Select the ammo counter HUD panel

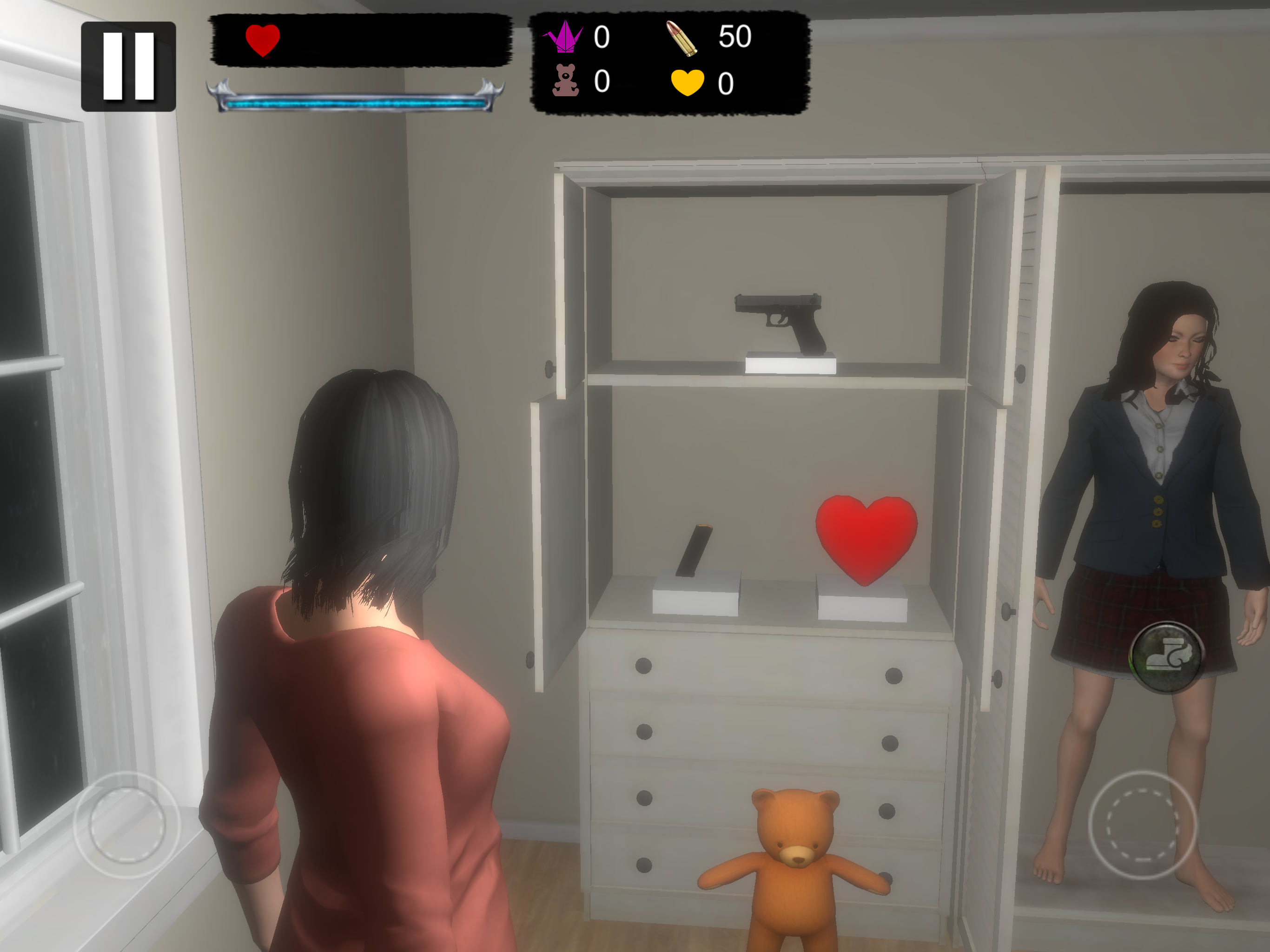point(669,63)
